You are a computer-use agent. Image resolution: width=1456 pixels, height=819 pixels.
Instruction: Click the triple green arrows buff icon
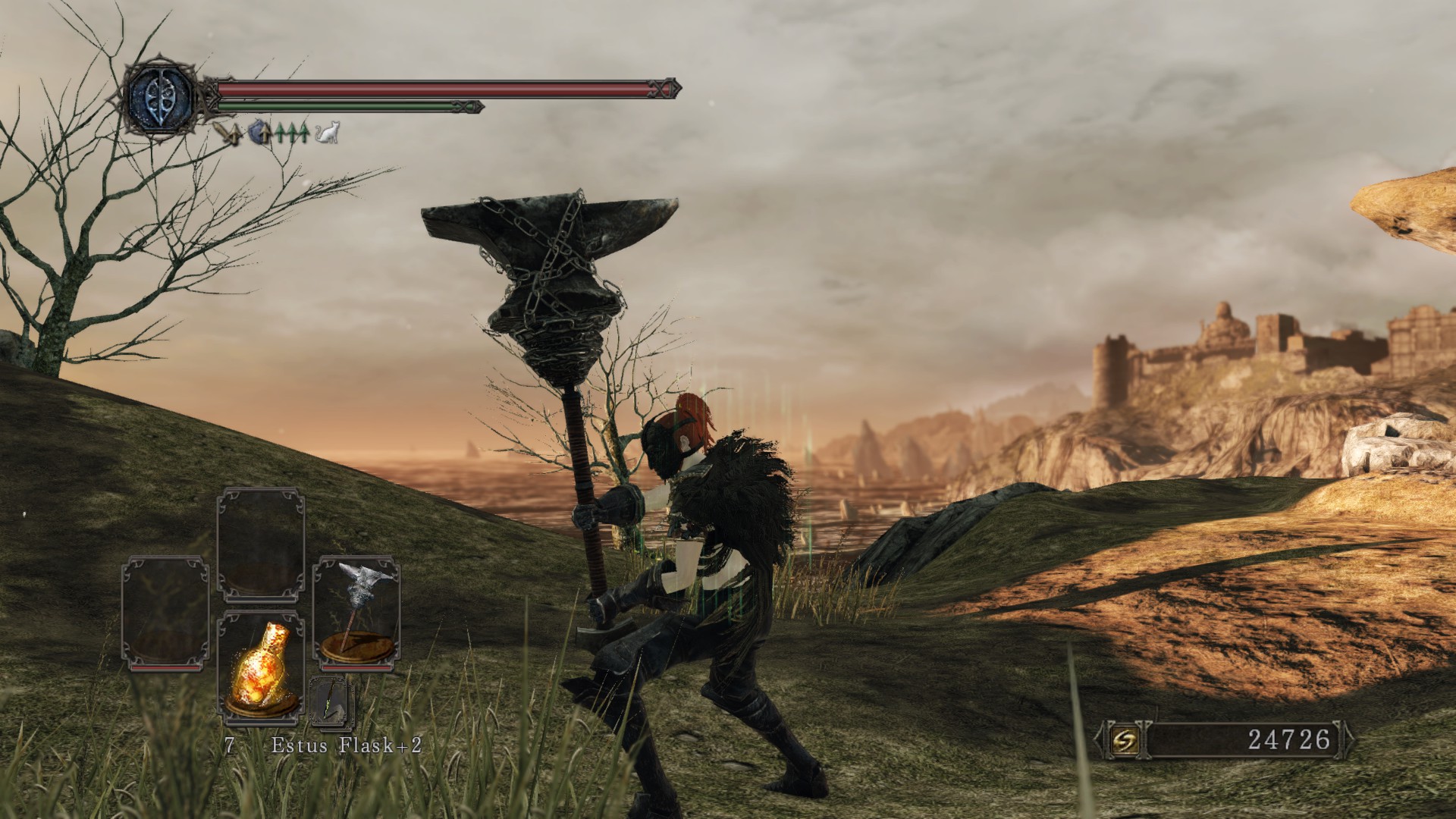(293, 134)
